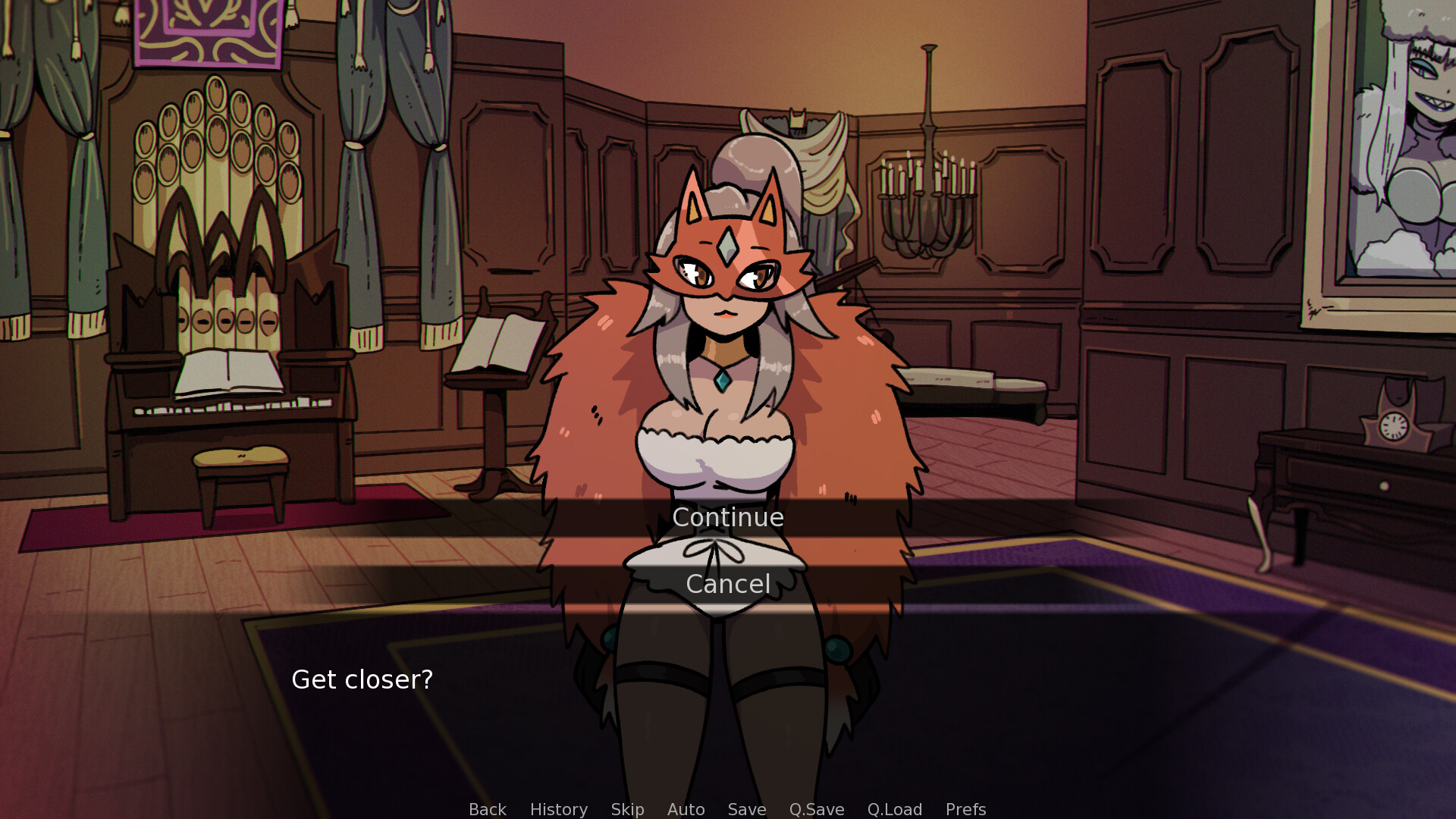Image resolution: width=1456 pixels, height=819 pixels.
Task: Click Auto in the quick menu
Action: point(685,809)
